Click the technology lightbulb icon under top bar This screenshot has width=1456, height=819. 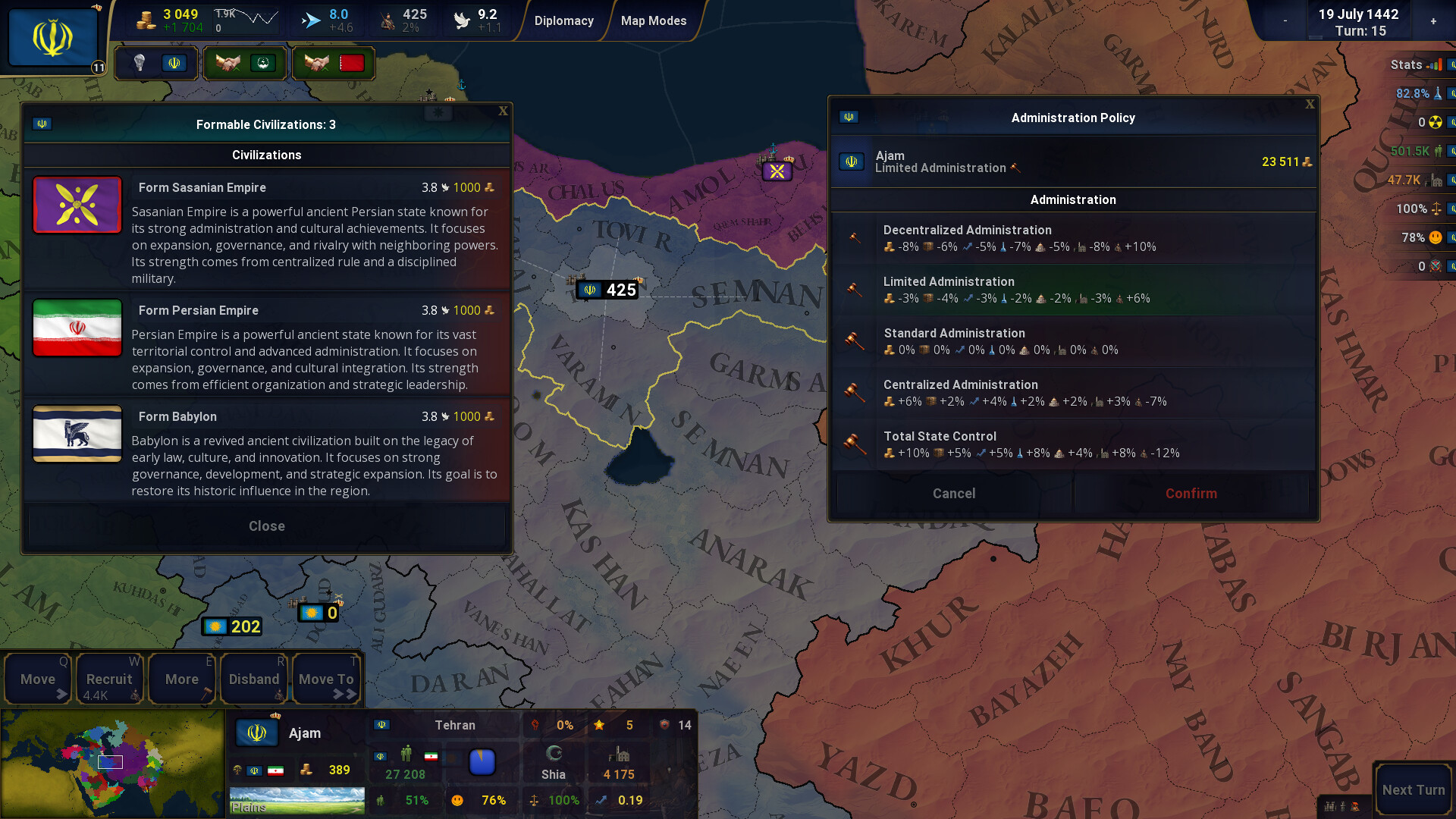(x=140, y=63)
